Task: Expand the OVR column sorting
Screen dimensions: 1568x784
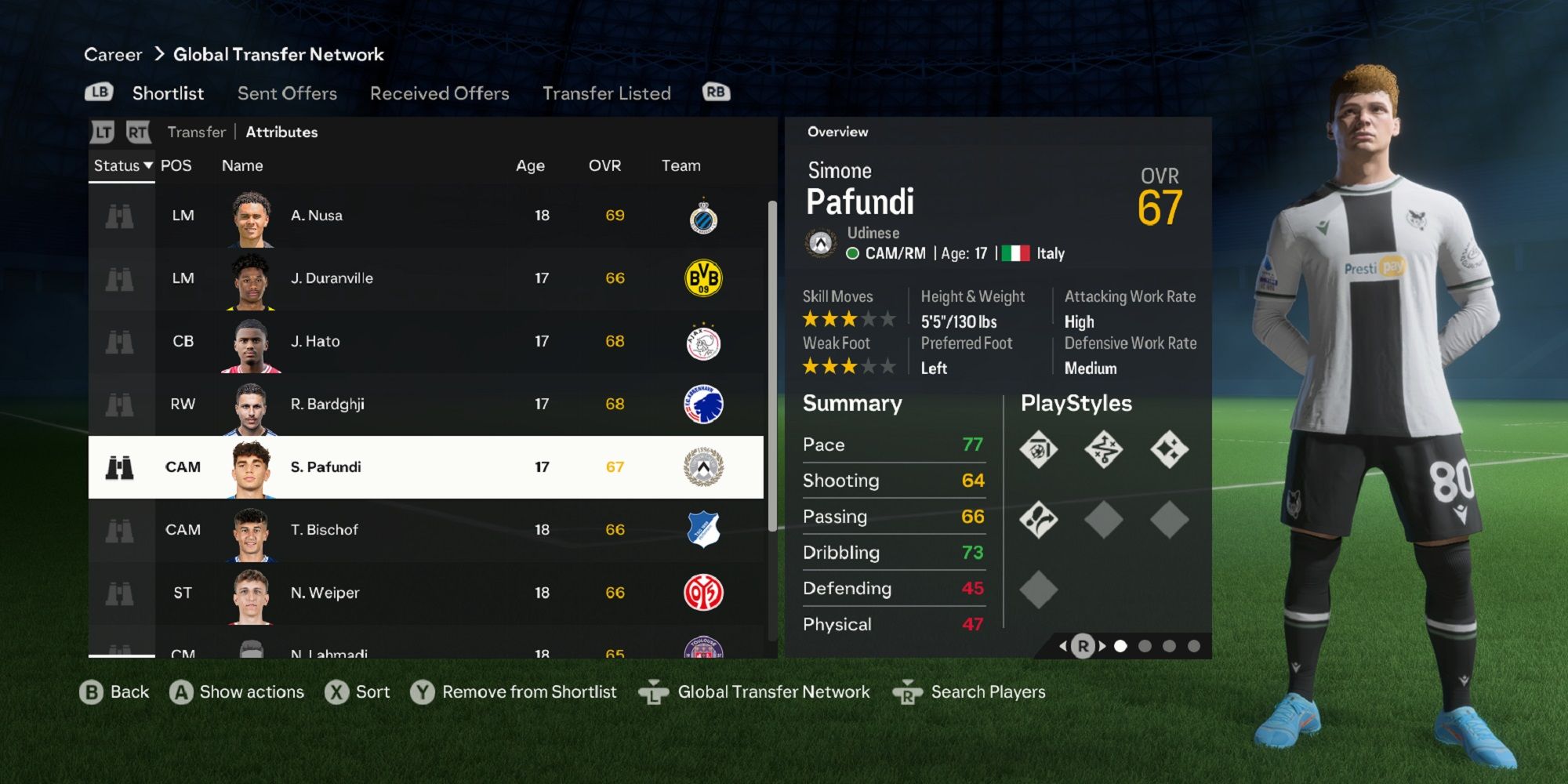Action: pos(604,165)
